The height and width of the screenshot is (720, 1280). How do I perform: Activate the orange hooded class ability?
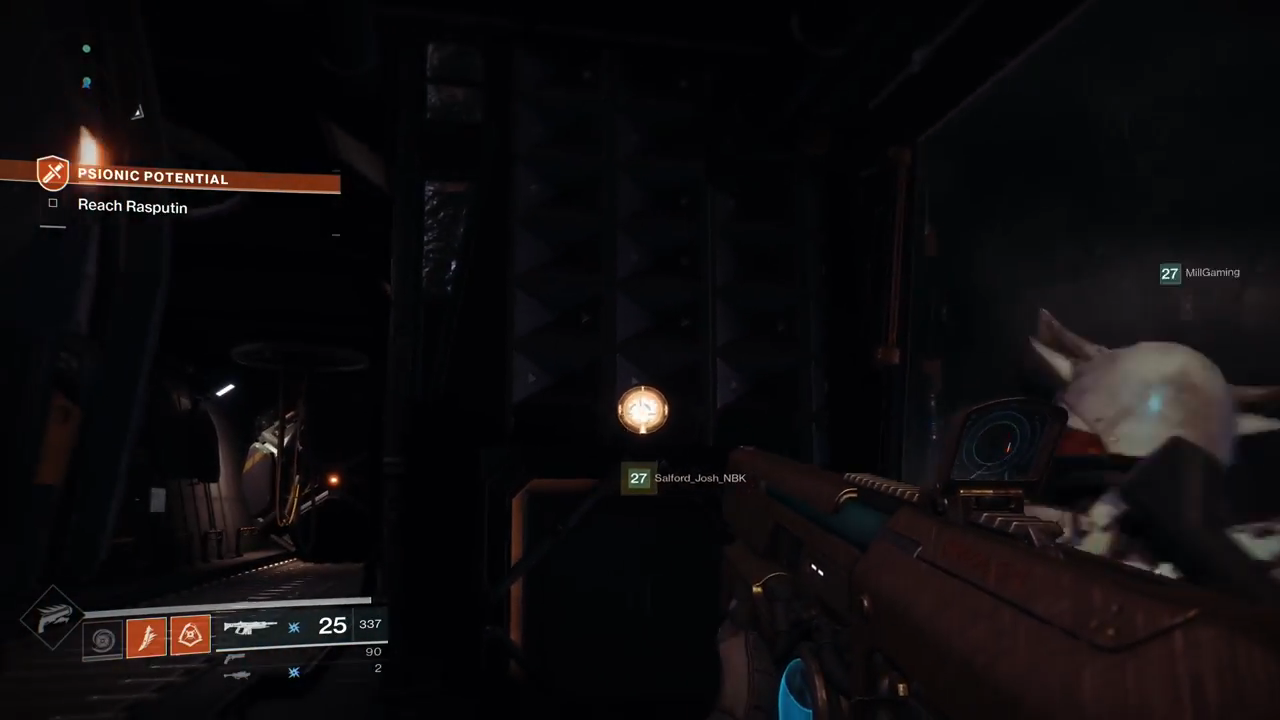[x=190, y=636]
